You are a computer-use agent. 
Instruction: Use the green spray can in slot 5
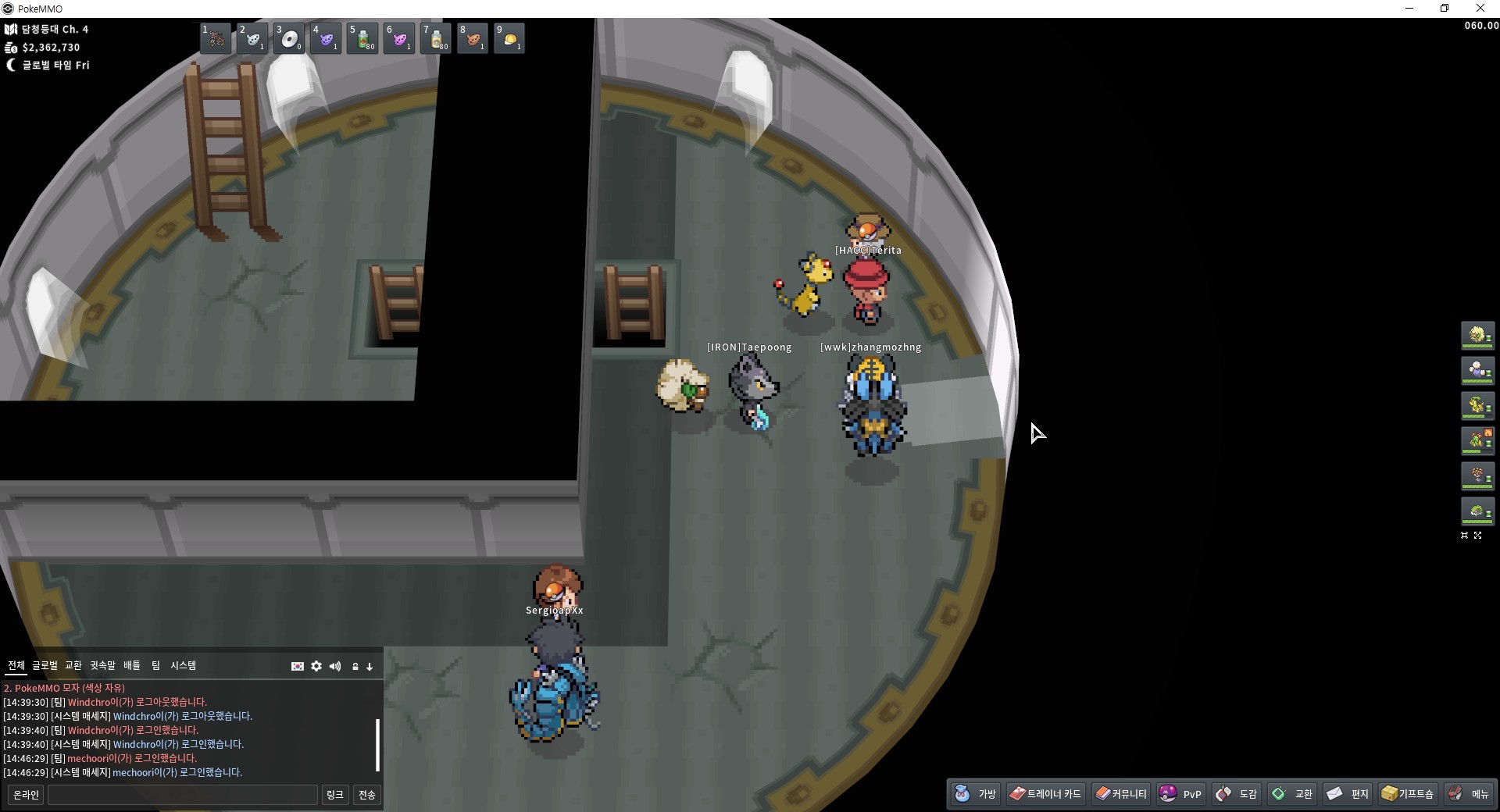pyautogui.click(x=362, y=38)
